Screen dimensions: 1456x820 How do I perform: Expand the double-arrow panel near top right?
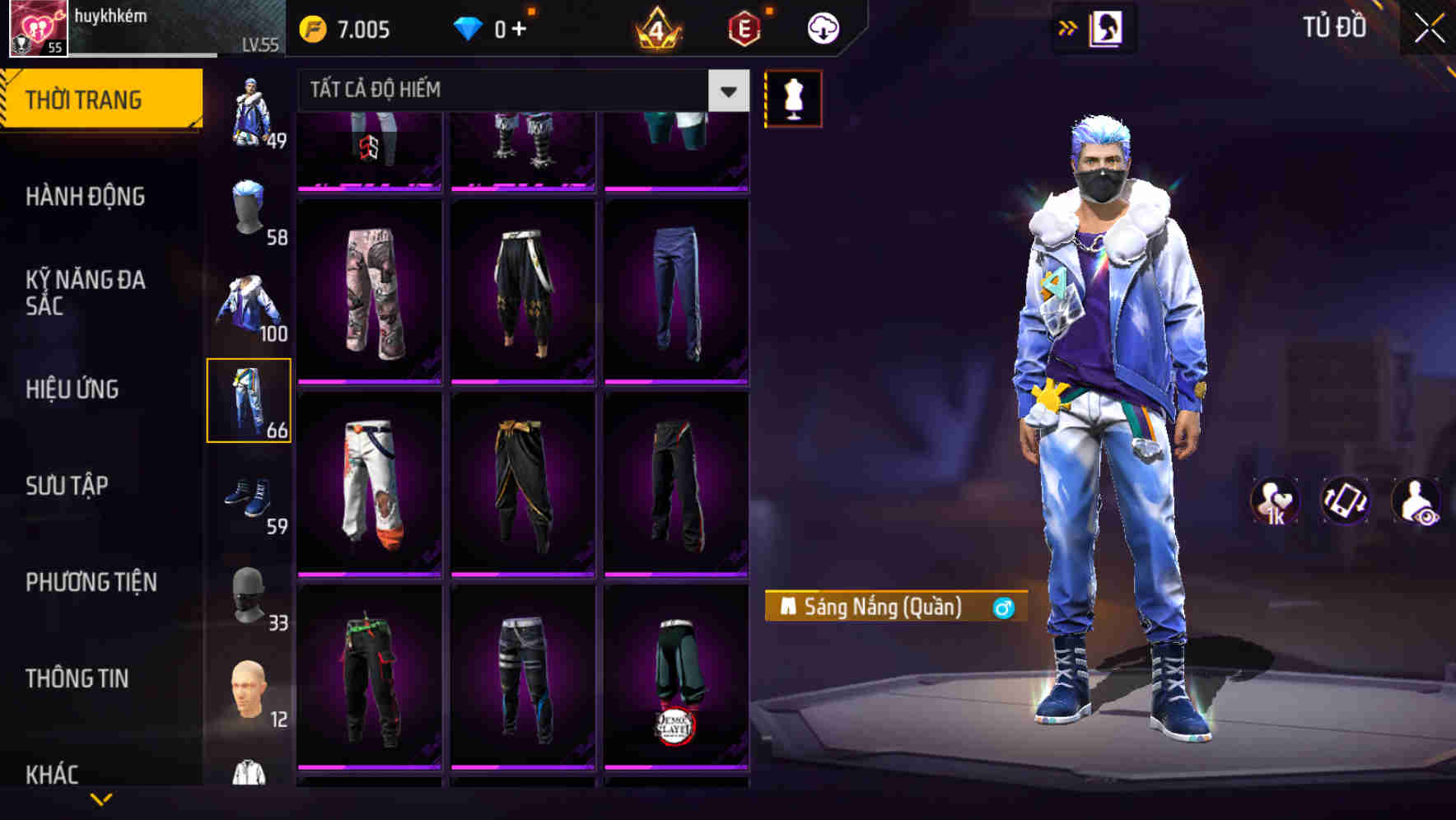(1068, 27)
